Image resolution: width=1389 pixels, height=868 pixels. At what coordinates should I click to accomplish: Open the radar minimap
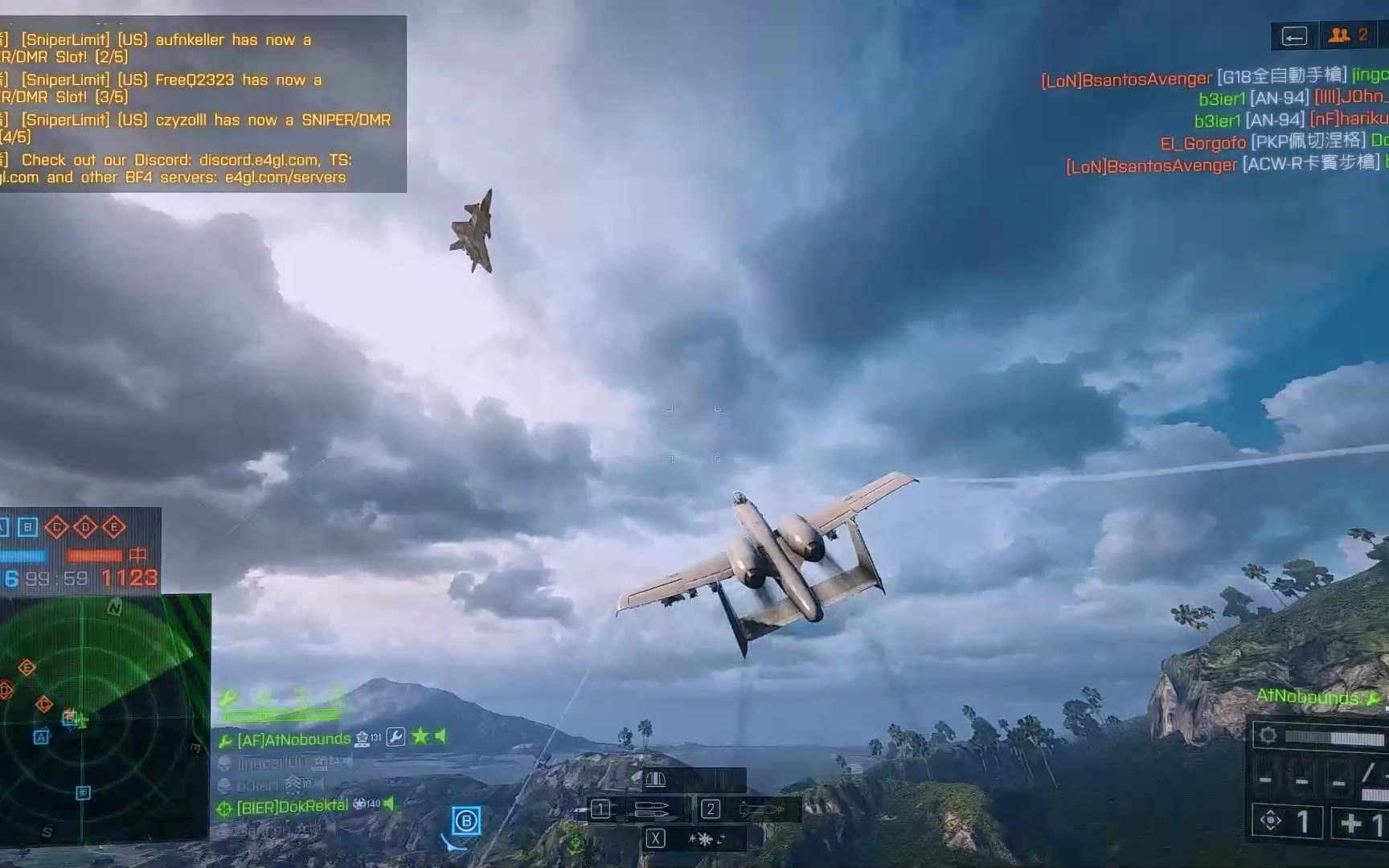coord(104,715)
